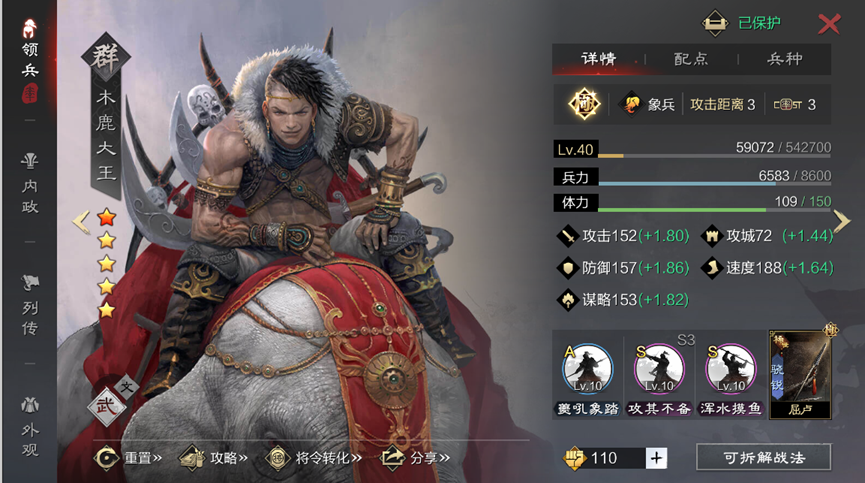
Task: Open 内政 in the left sidebar
Action: pyautogui.click(x=29, y=179)
